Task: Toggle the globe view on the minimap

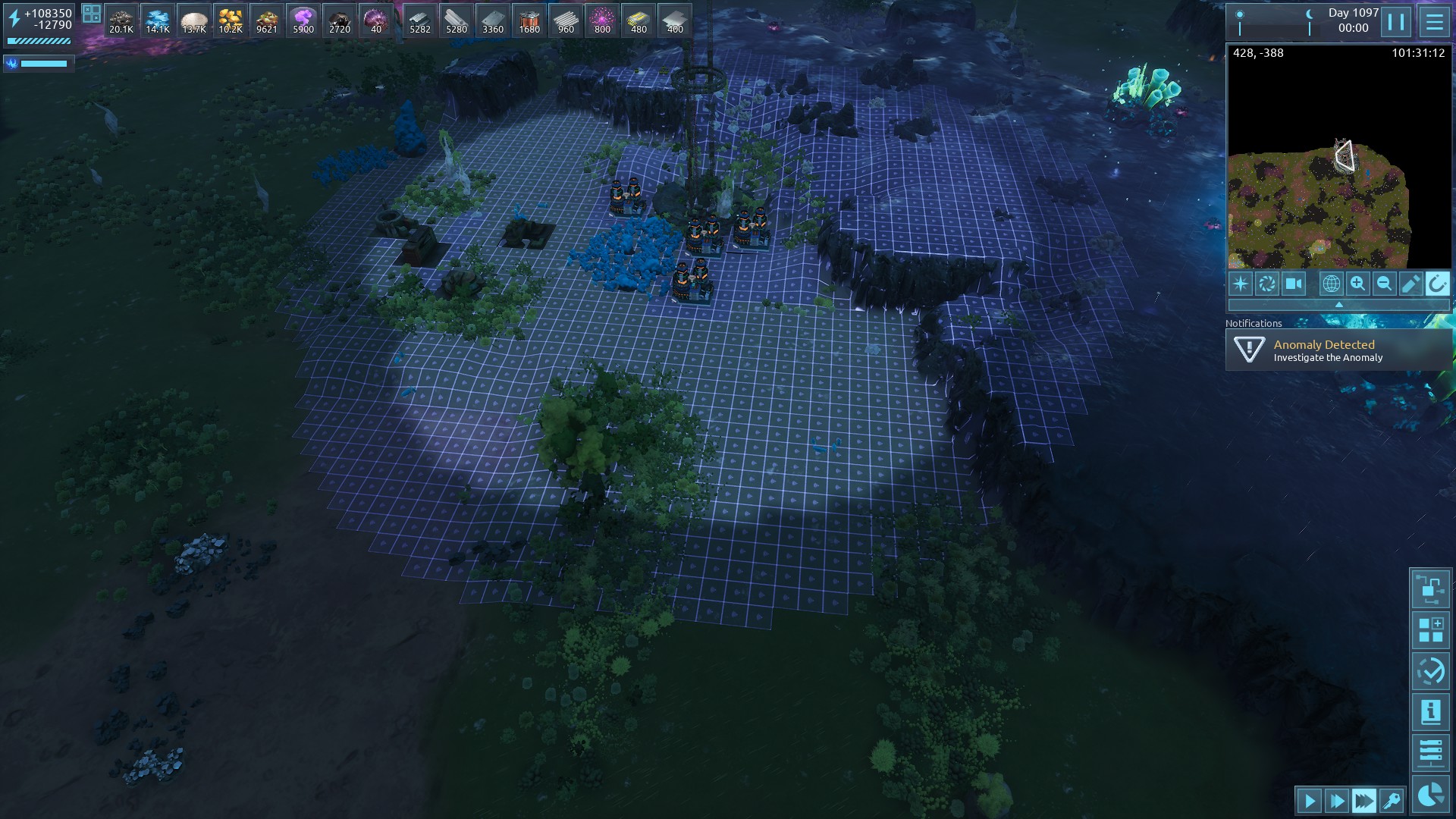Action: (x=1331, y=284)
